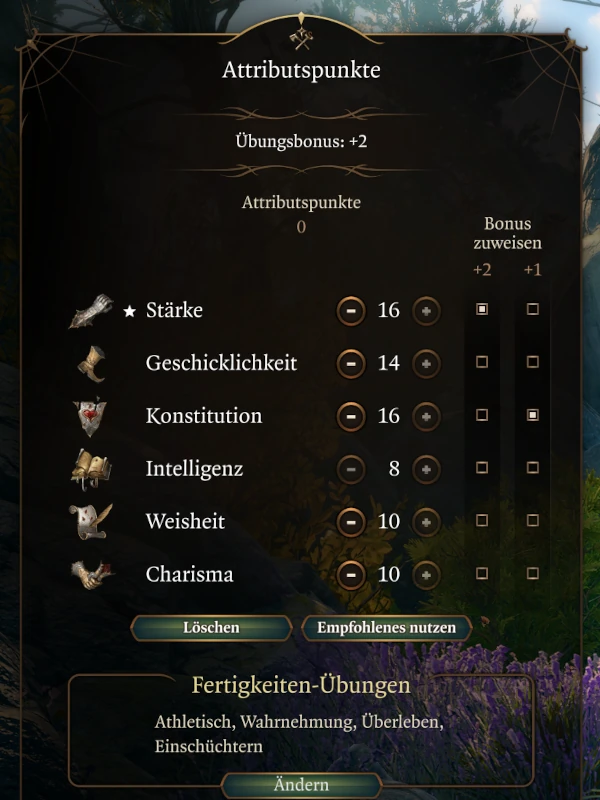Lower Konstitution with the minus button
600x800 pixels.
pyautogui.click(x=350, y=416)
